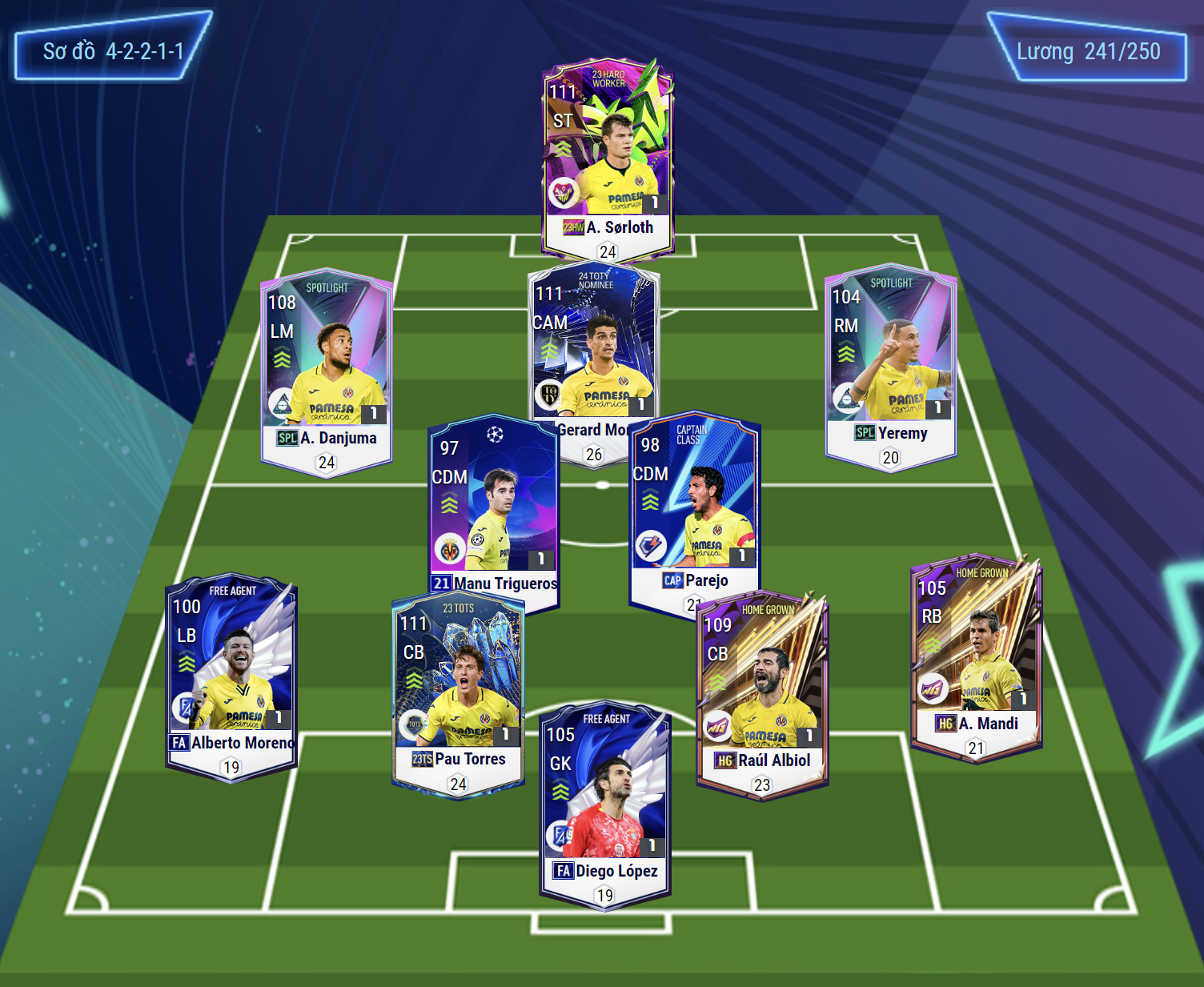The image size is (1204, 987).
Task: Open the 4-2-2-1-1 formation selector
Action: click(x=113, y=51)
